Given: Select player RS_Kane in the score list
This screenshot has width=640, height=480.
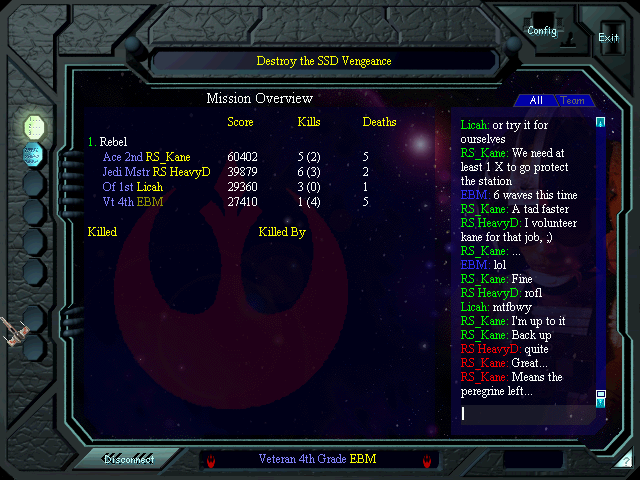Looking at the screenshot, I should point(168,157).
